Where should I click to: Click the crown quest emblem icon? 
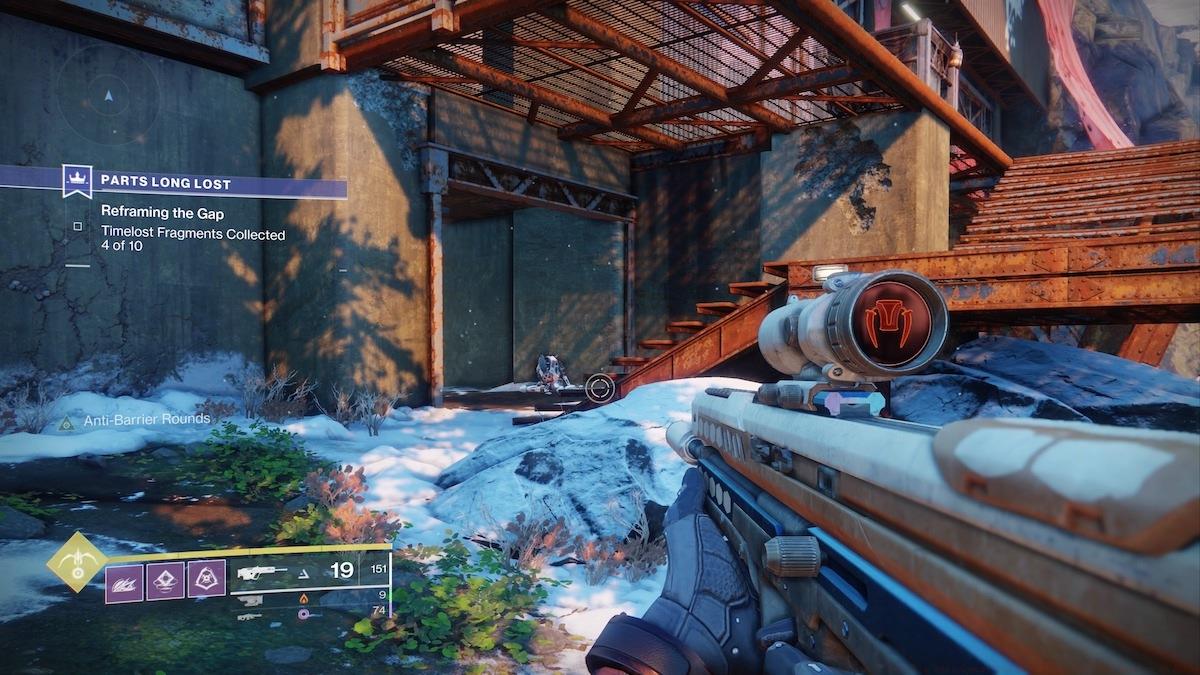(x=77, y=182)
